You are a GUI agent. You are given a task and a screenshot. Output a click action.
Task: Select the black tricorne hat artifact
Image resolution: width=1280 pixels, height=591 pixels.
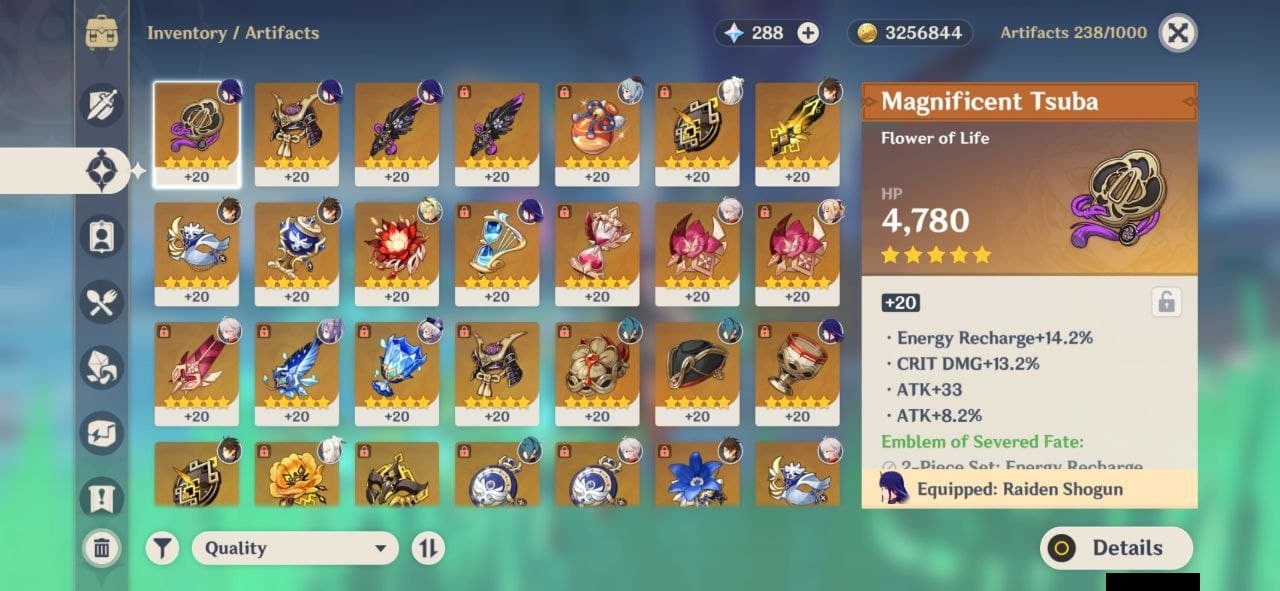pos(696,373)
